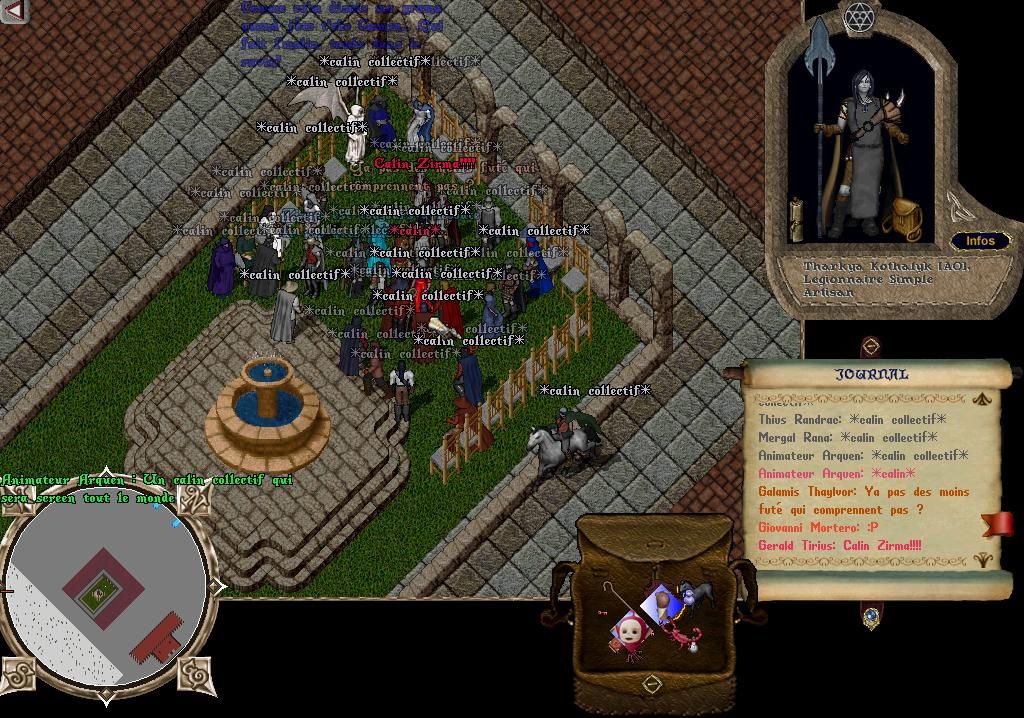Click the triangular knot symbol on the paperdoll
The width and height of the screenshot is (1024, 718).
(x=957, y=207)
